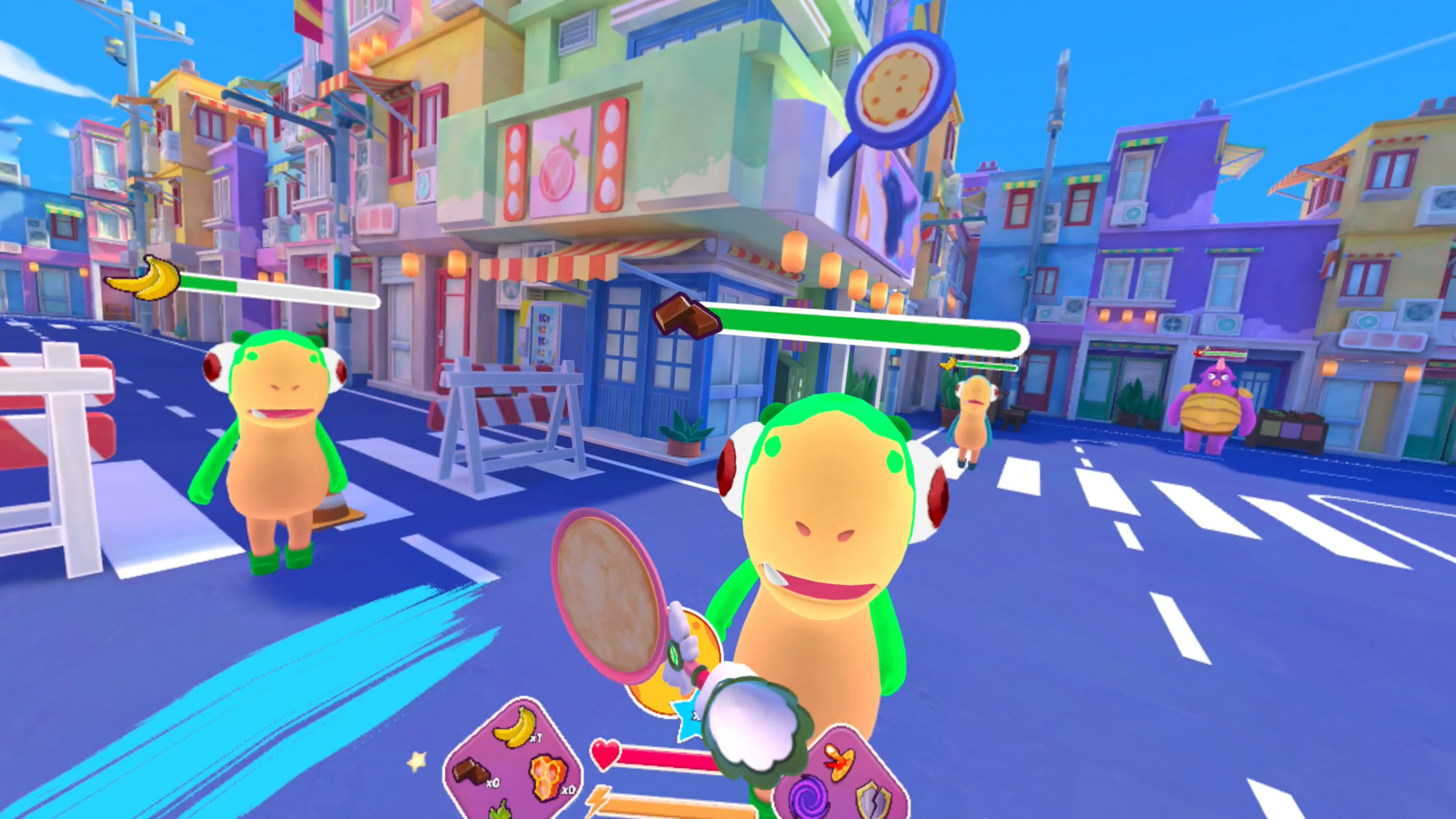Select the banana ingredient in the wheel
Viewport: 1456px width, 819px height.
[x=515, y=727]
